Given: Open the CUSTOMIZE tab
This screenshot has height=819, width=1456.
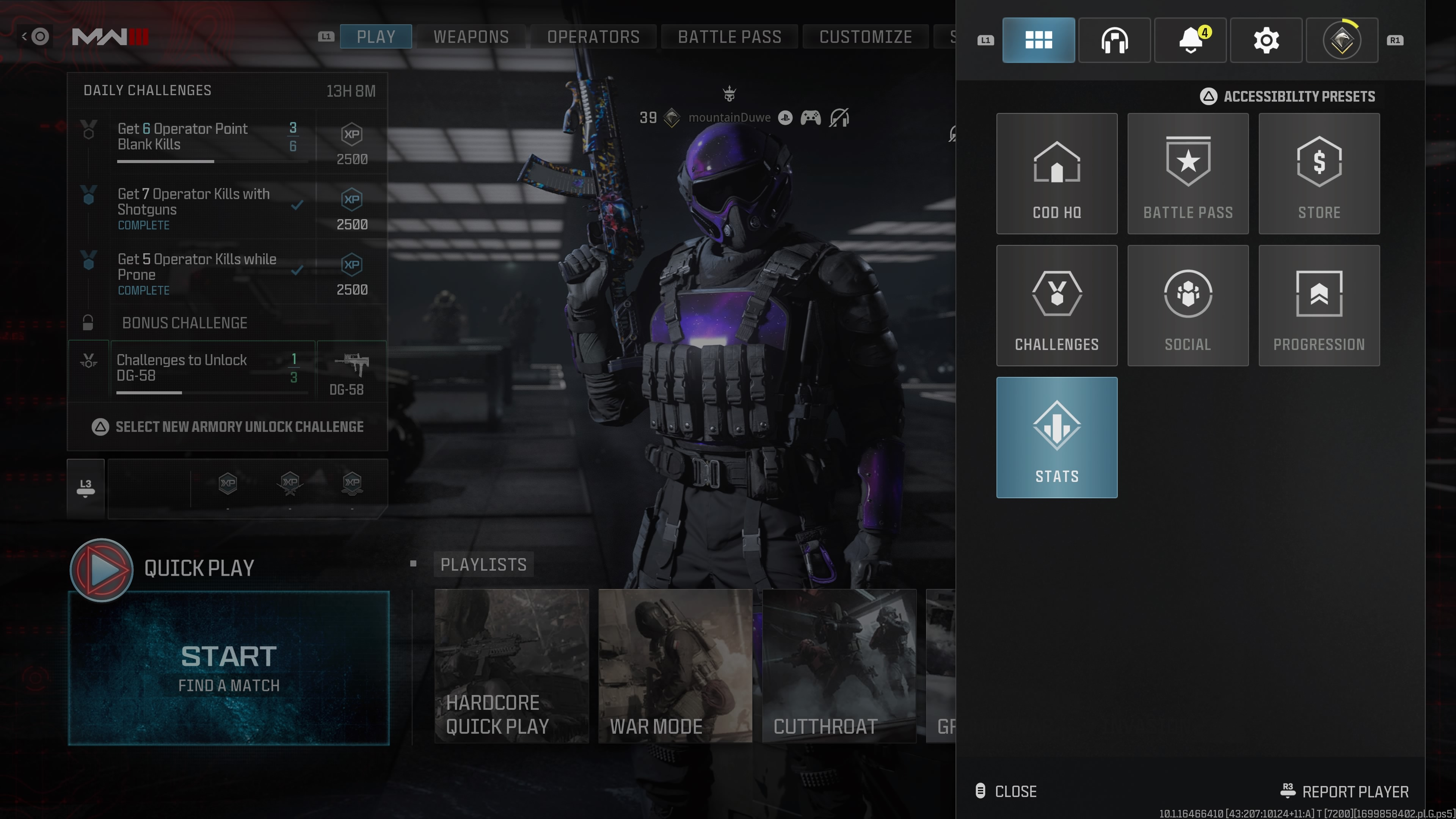Looking at the screenshot, I should pyautogui.click(x=865, y=36).
